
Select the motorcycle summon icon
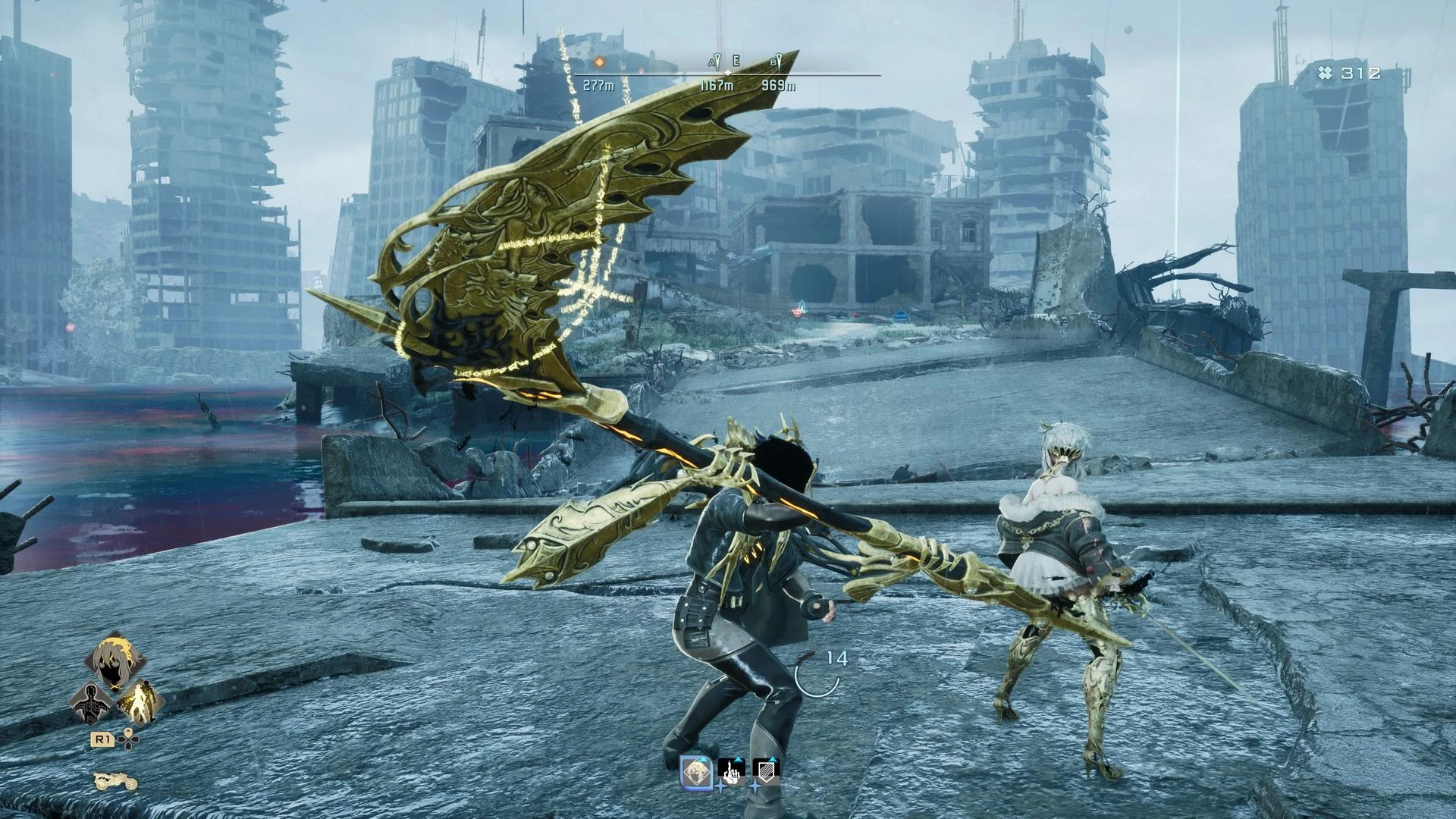click(x=115, y=782)
